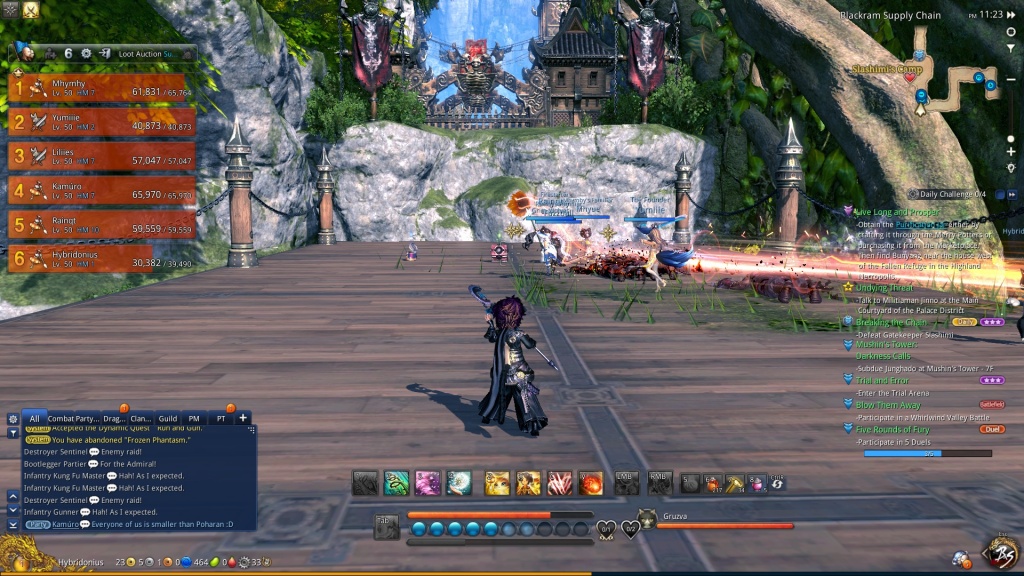The width and height of the screenshot is (1024, 576).
Task: Open the main menu emblem button
Action: pos(1001,551)
